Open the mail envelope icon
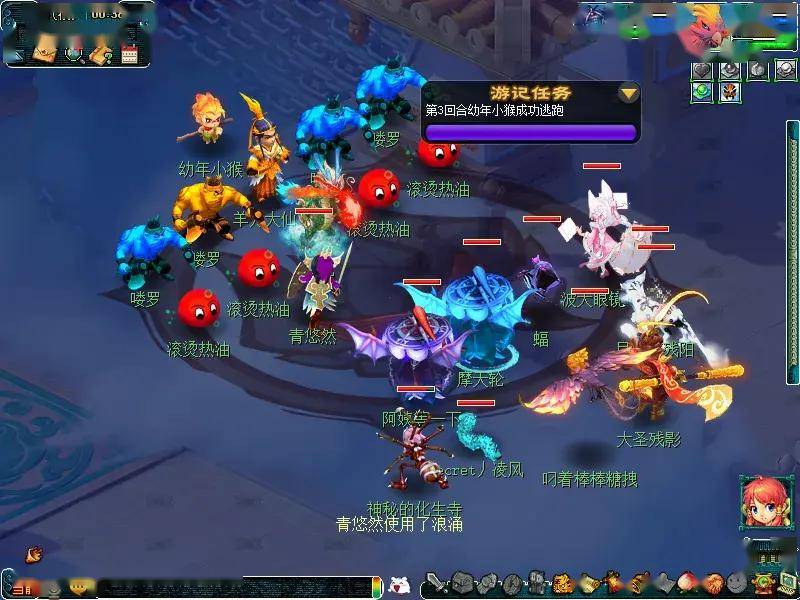Screen dimensions: 800x600 tap(45, 54)
